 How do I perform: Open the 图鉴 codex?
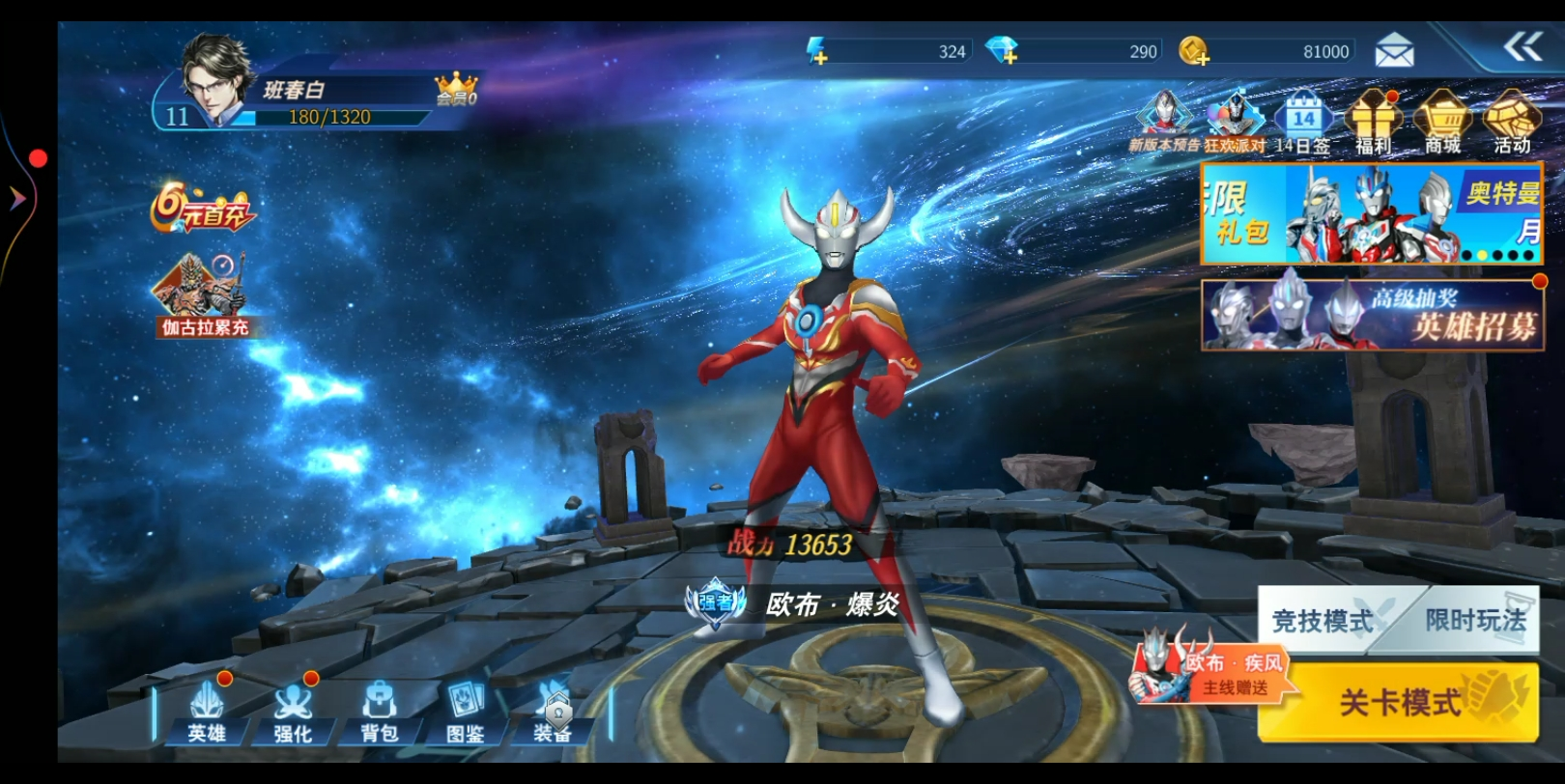pyautogui.click(x=466, y=713)
